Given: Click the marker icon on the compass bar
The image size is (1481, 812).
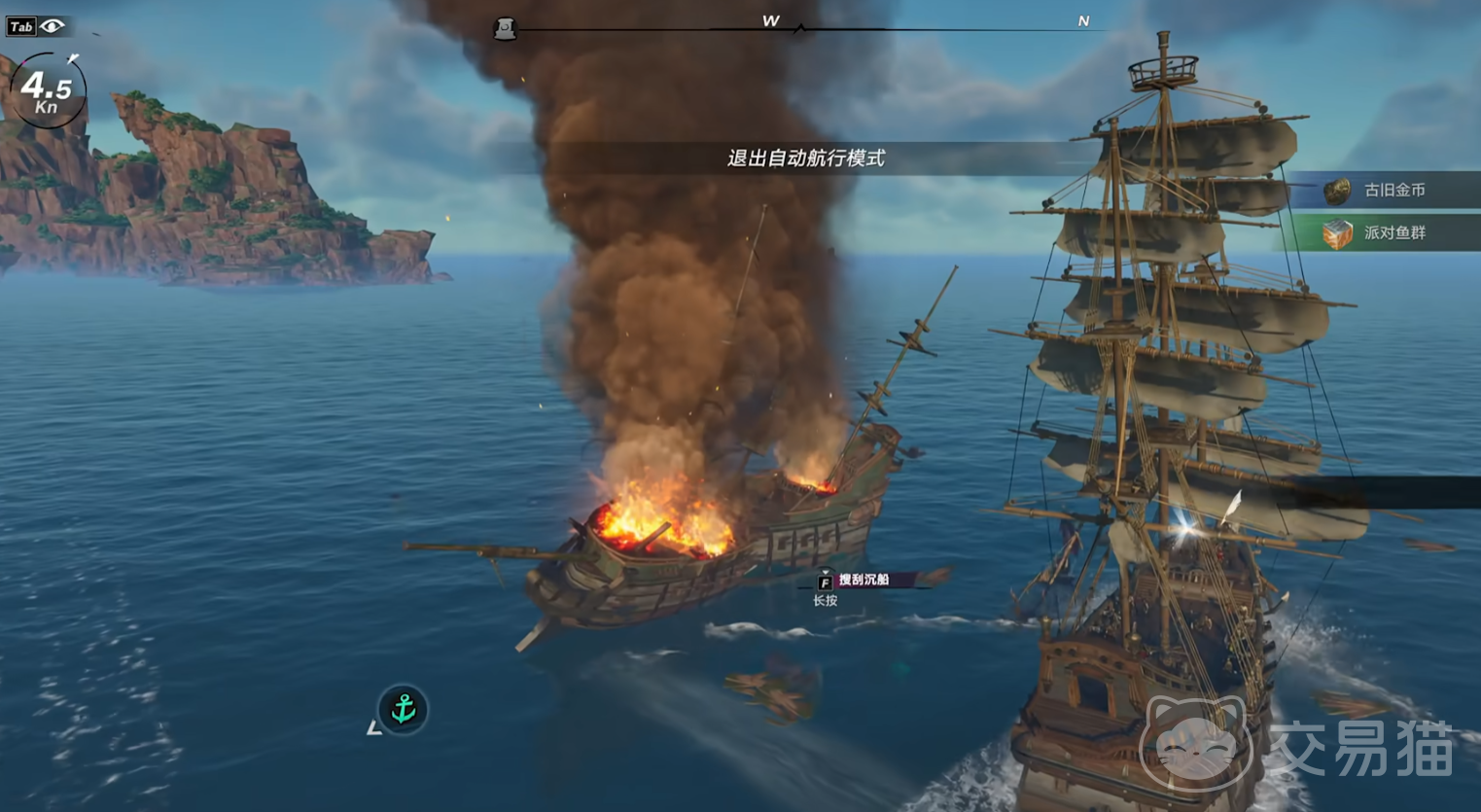Looking at the screenshot, I should (505, 29).
